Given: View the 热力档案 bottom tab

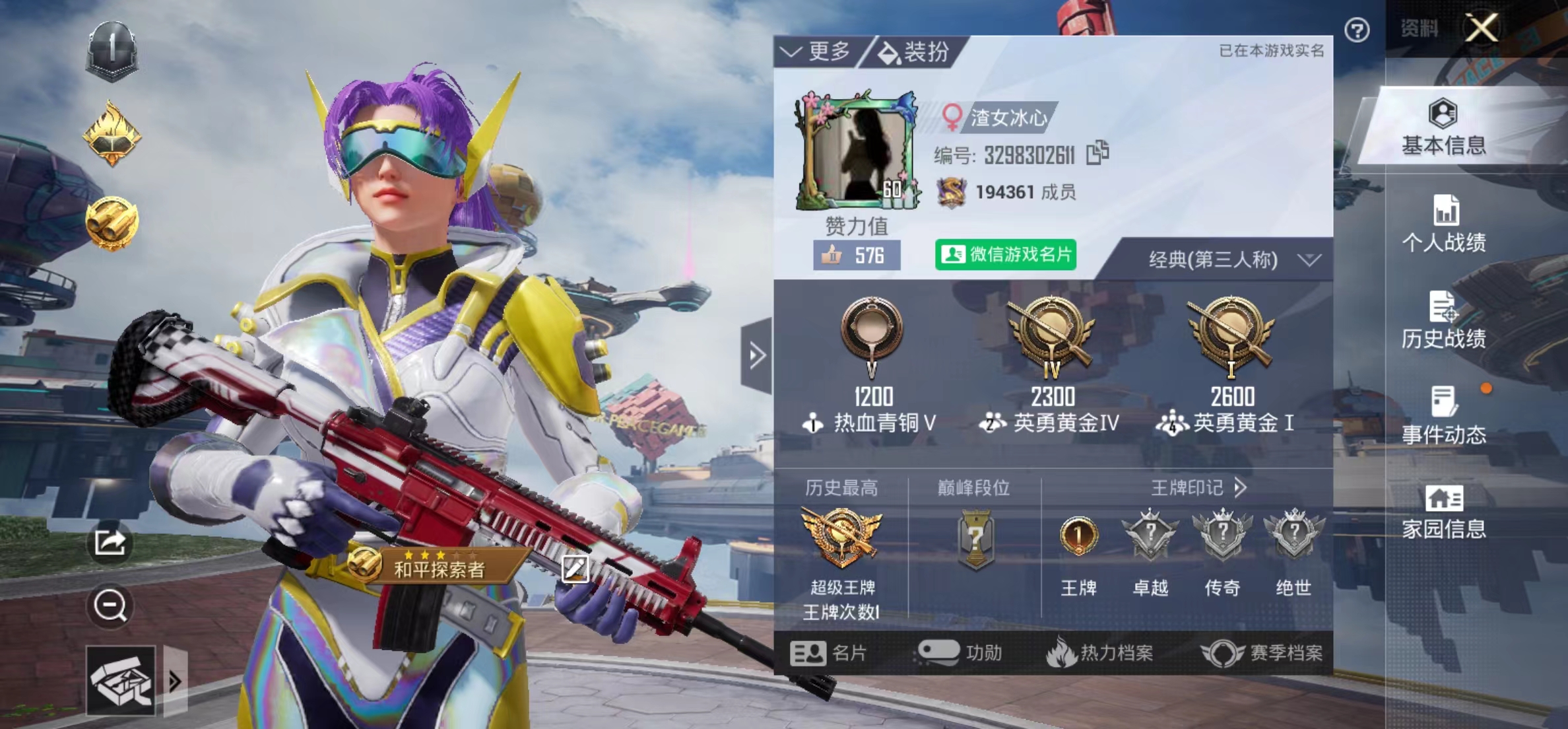Looking at the screenshot, I should (x=1101, y=653).
